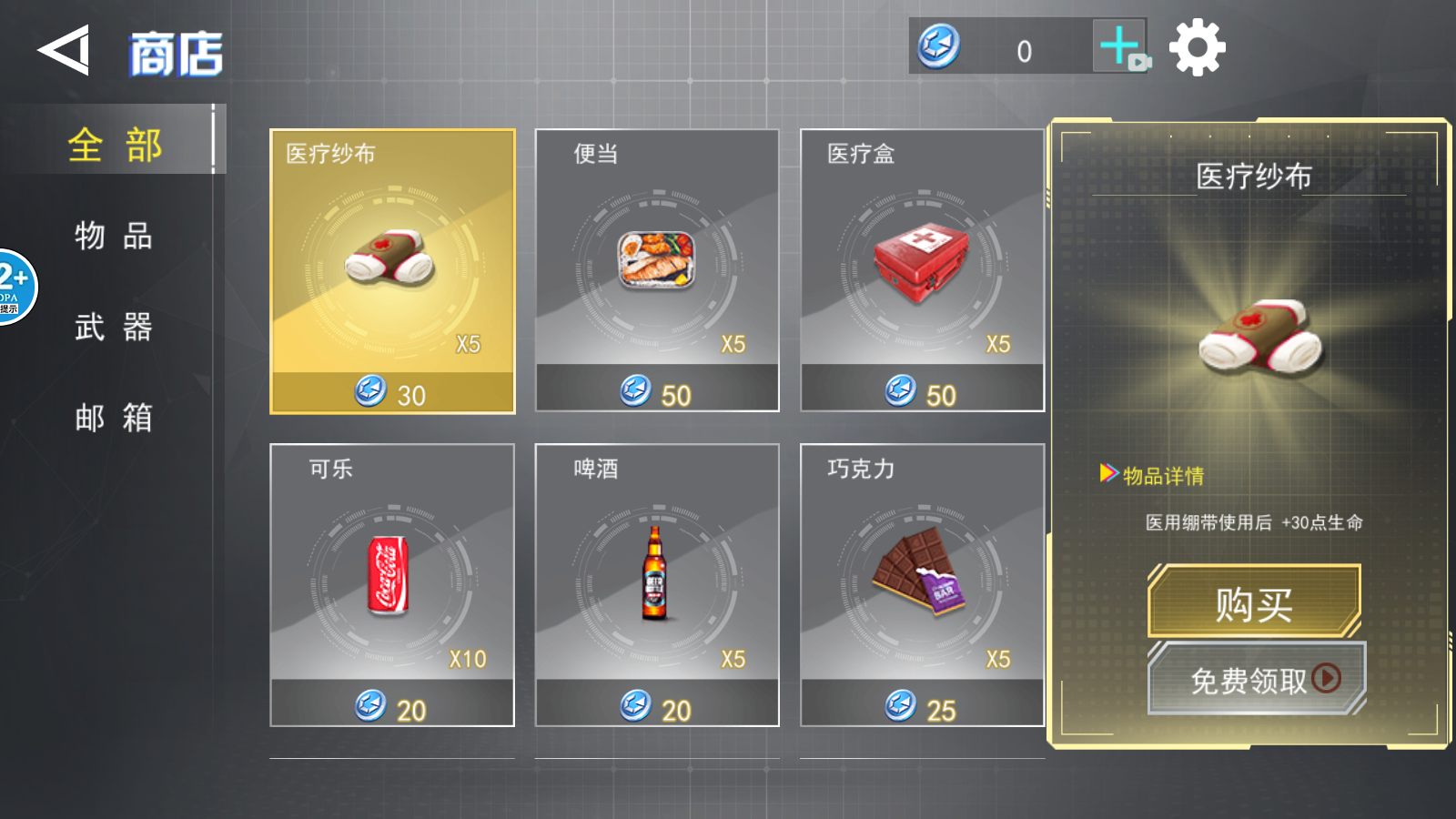
Task: Open settings via the gear icon
Action: 1199,45
